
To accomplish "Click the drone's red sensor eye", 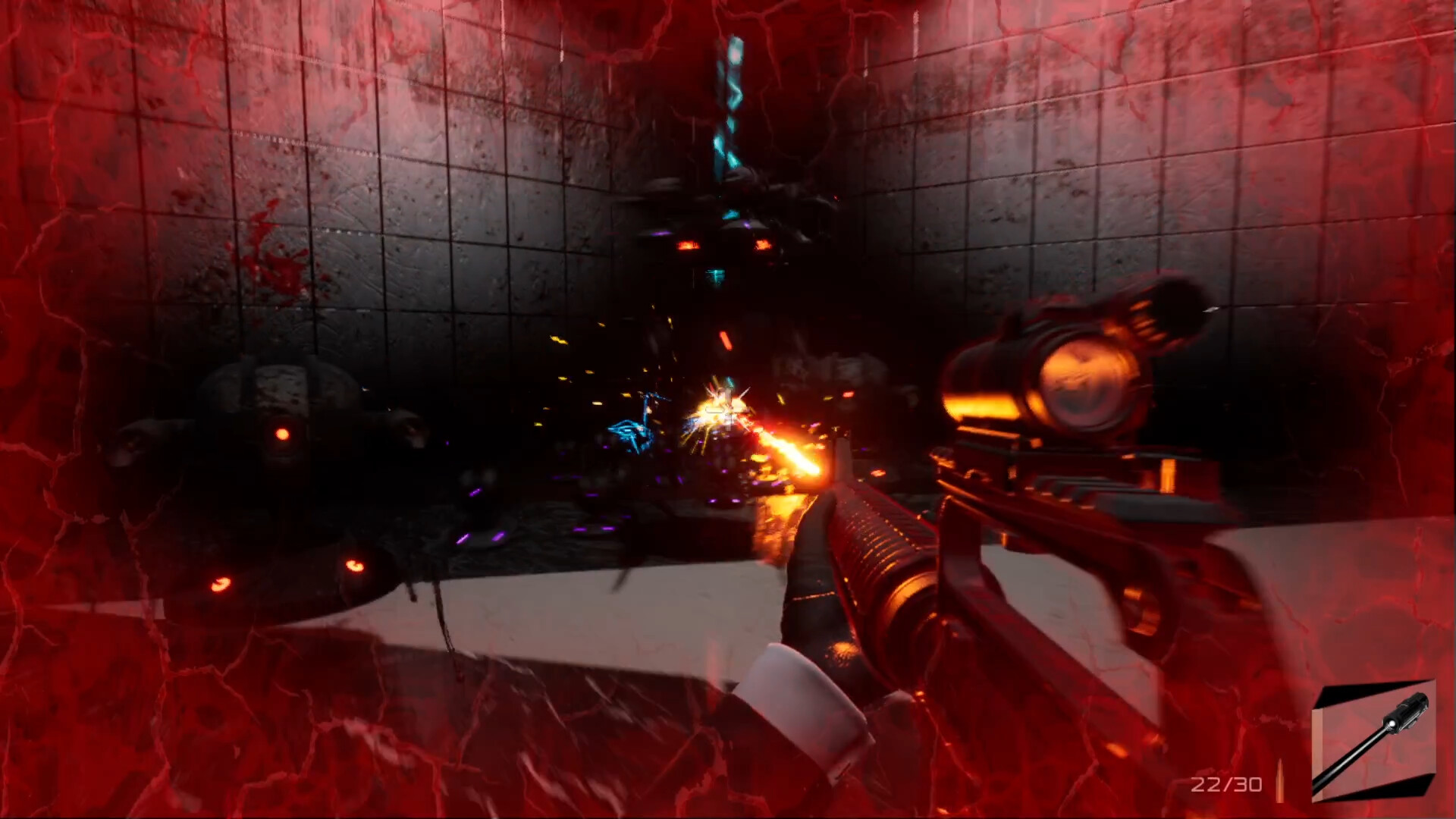I will coord(284,435).
